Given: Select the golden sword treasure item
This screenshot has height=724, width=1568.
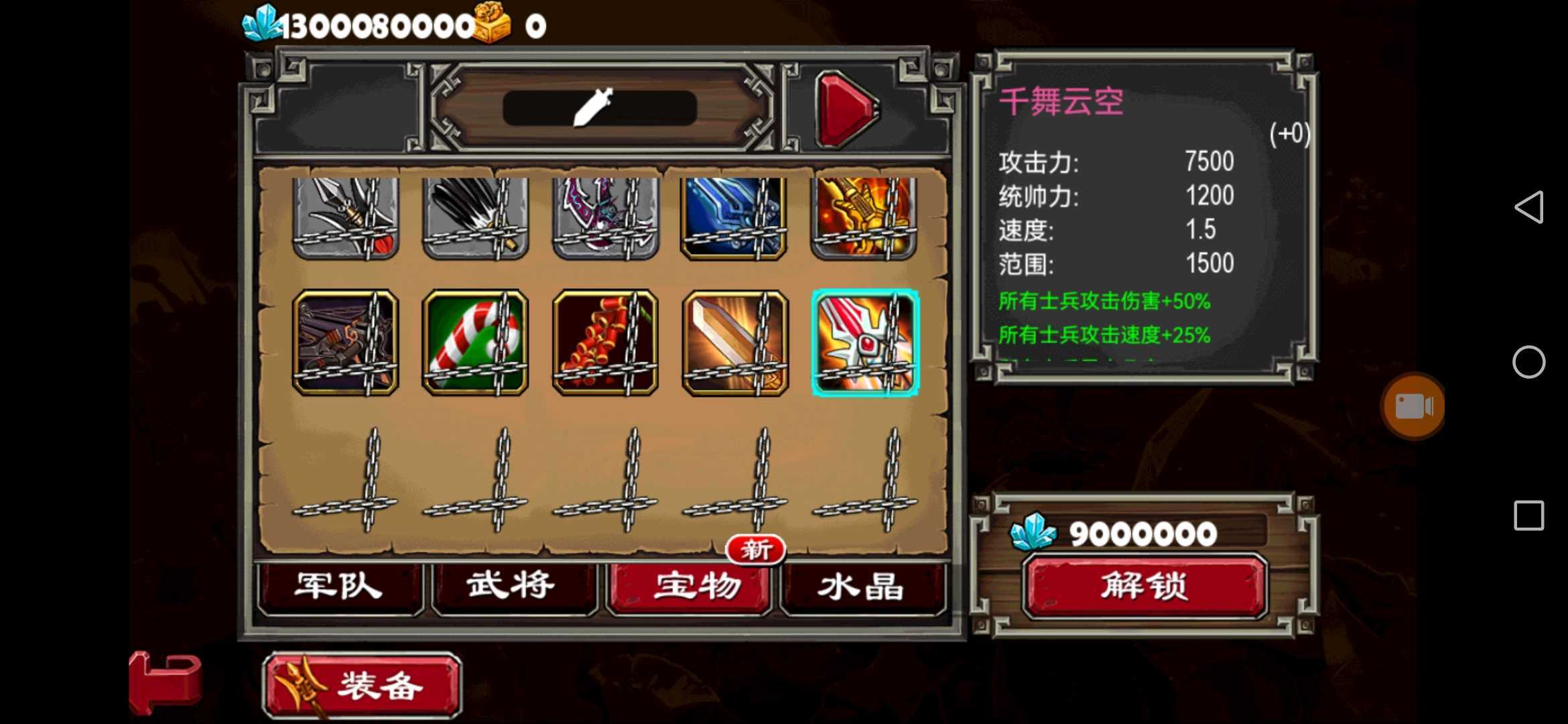Looking at the screenshot, I should [x=733, y=343].
